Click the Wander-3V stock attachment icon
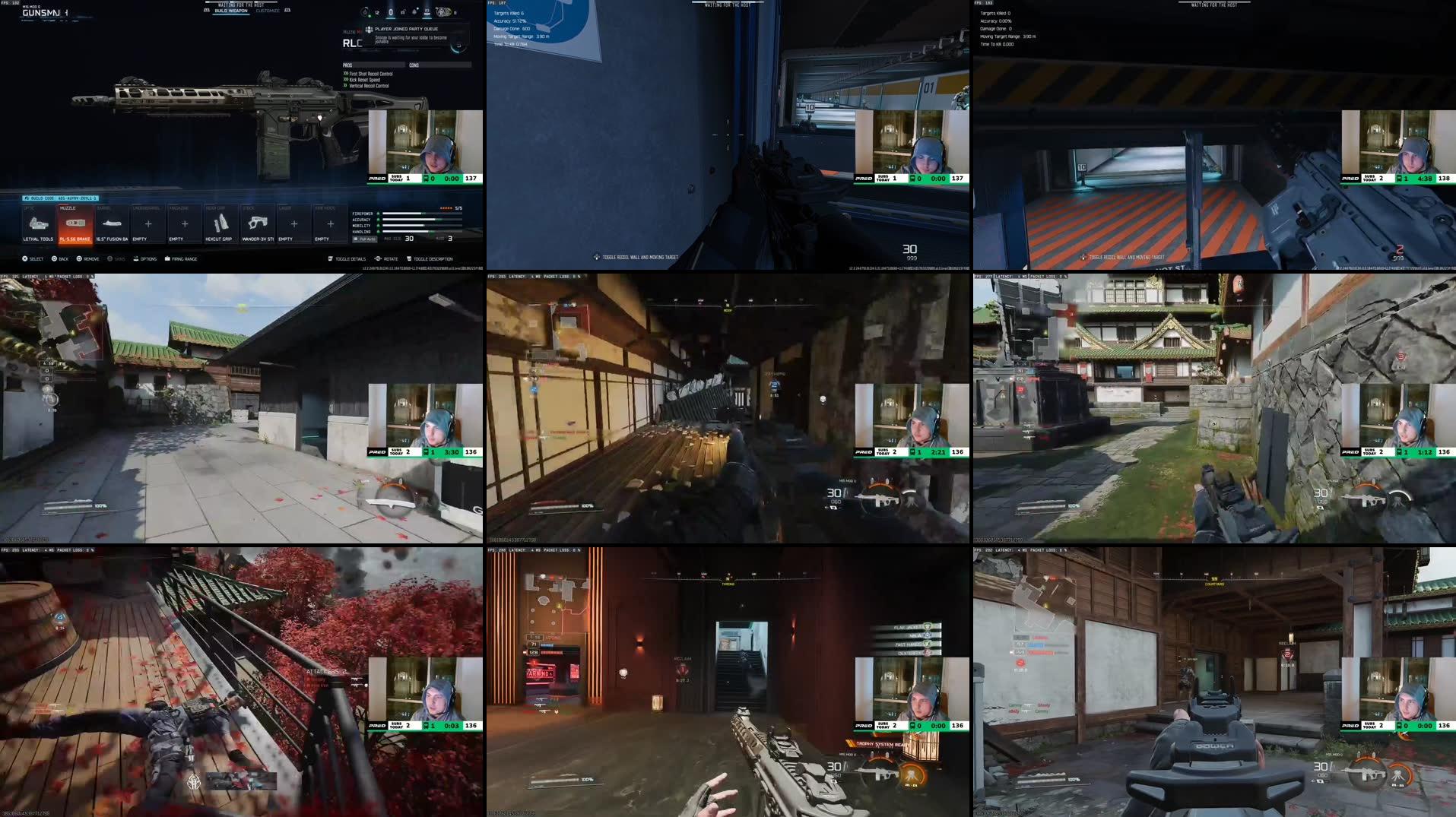The height and width of the screenshot is (817, 1456). (x=258, y=223)
